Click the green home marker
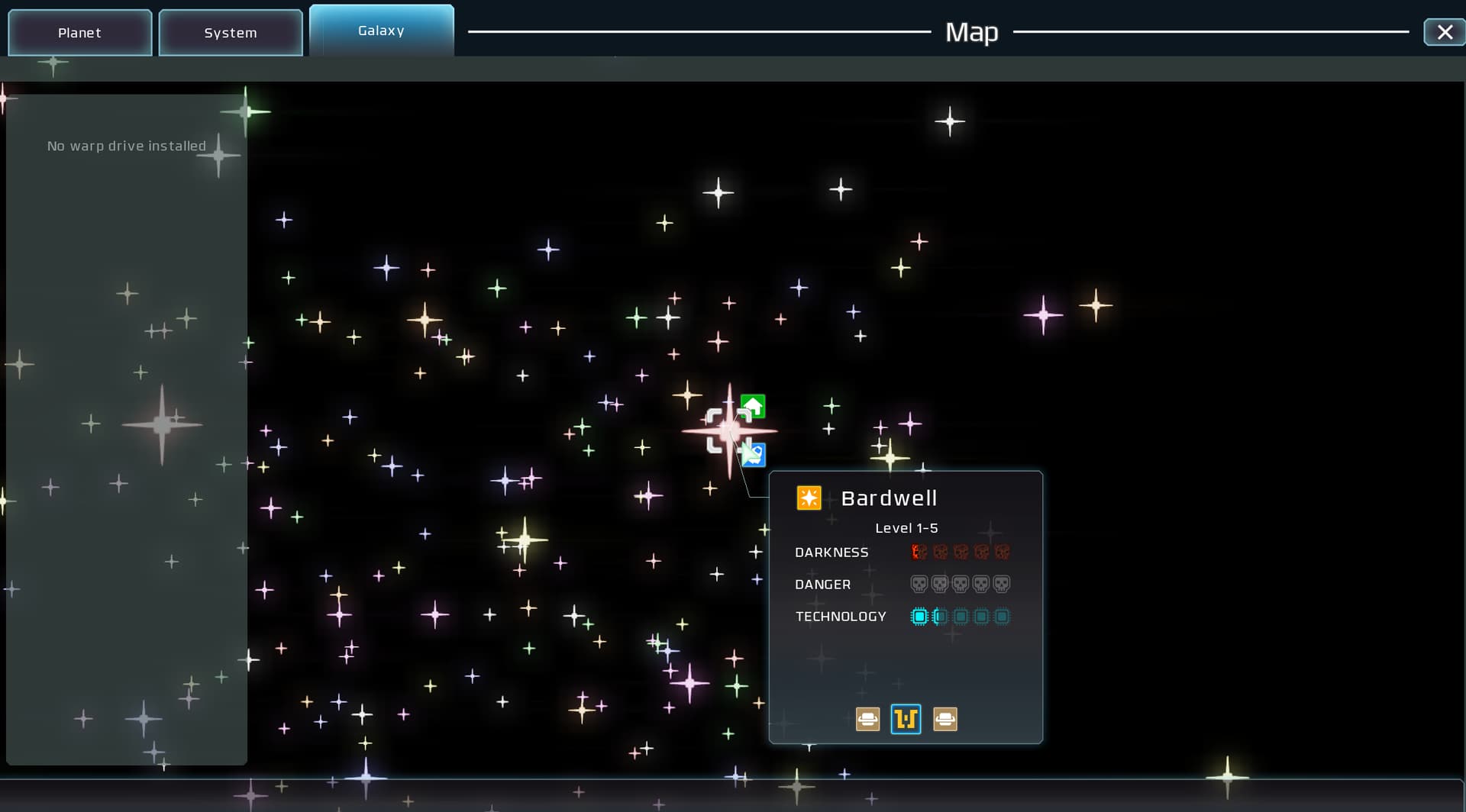Screen dimensions: 1466x812 [x=753, y=406]
